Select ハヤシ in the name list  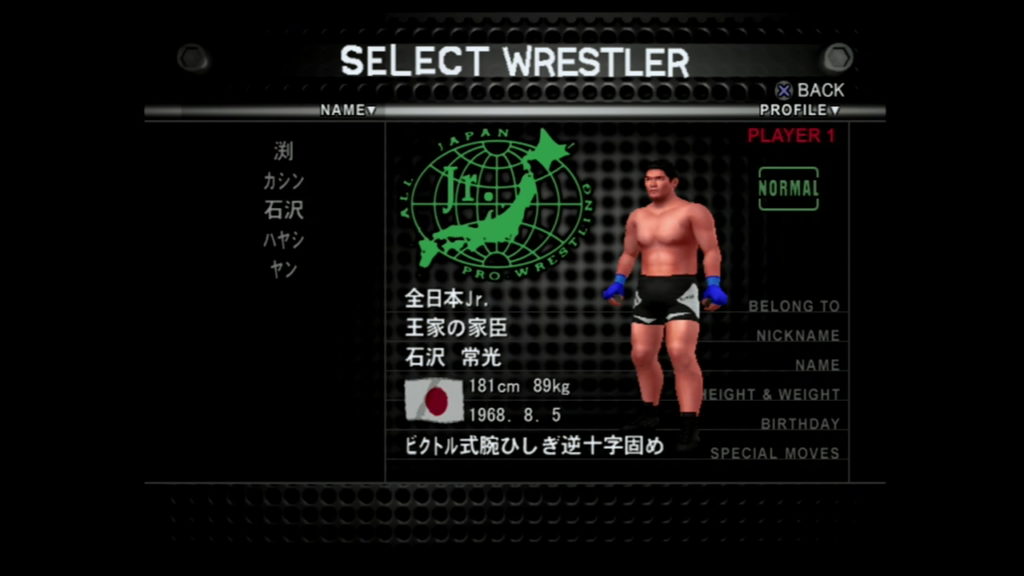284,240
